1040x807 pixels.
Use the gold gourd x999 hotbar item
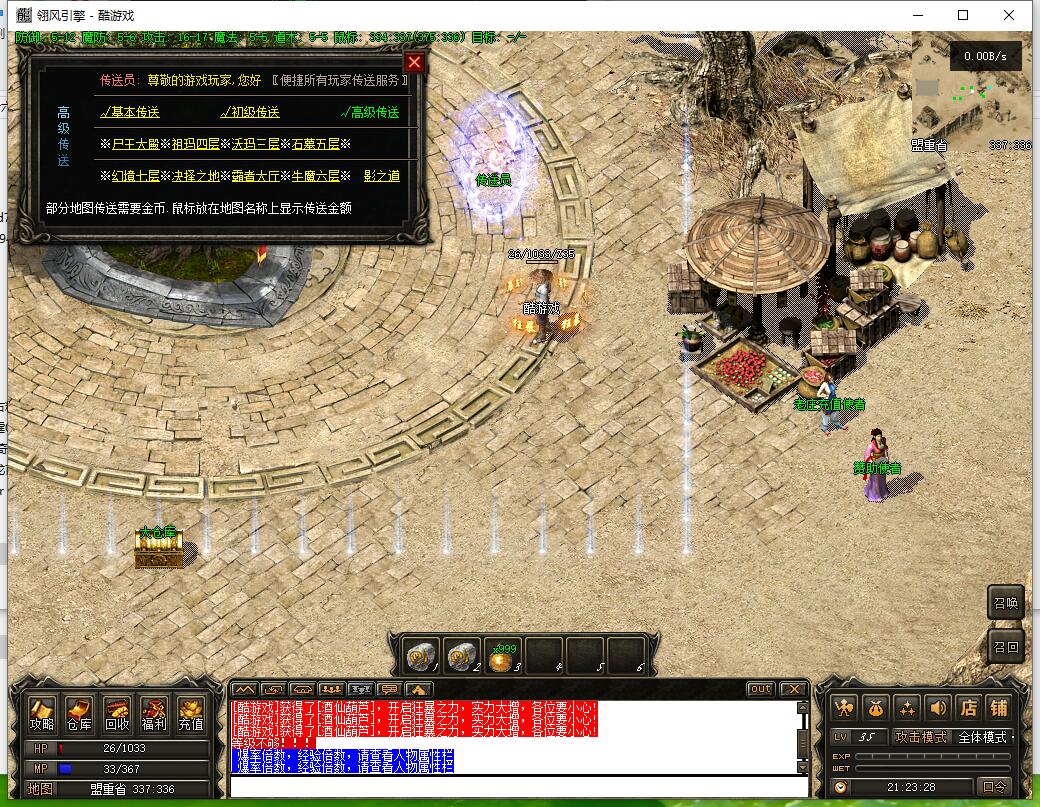pyautogui.click(x=503, y=657)
